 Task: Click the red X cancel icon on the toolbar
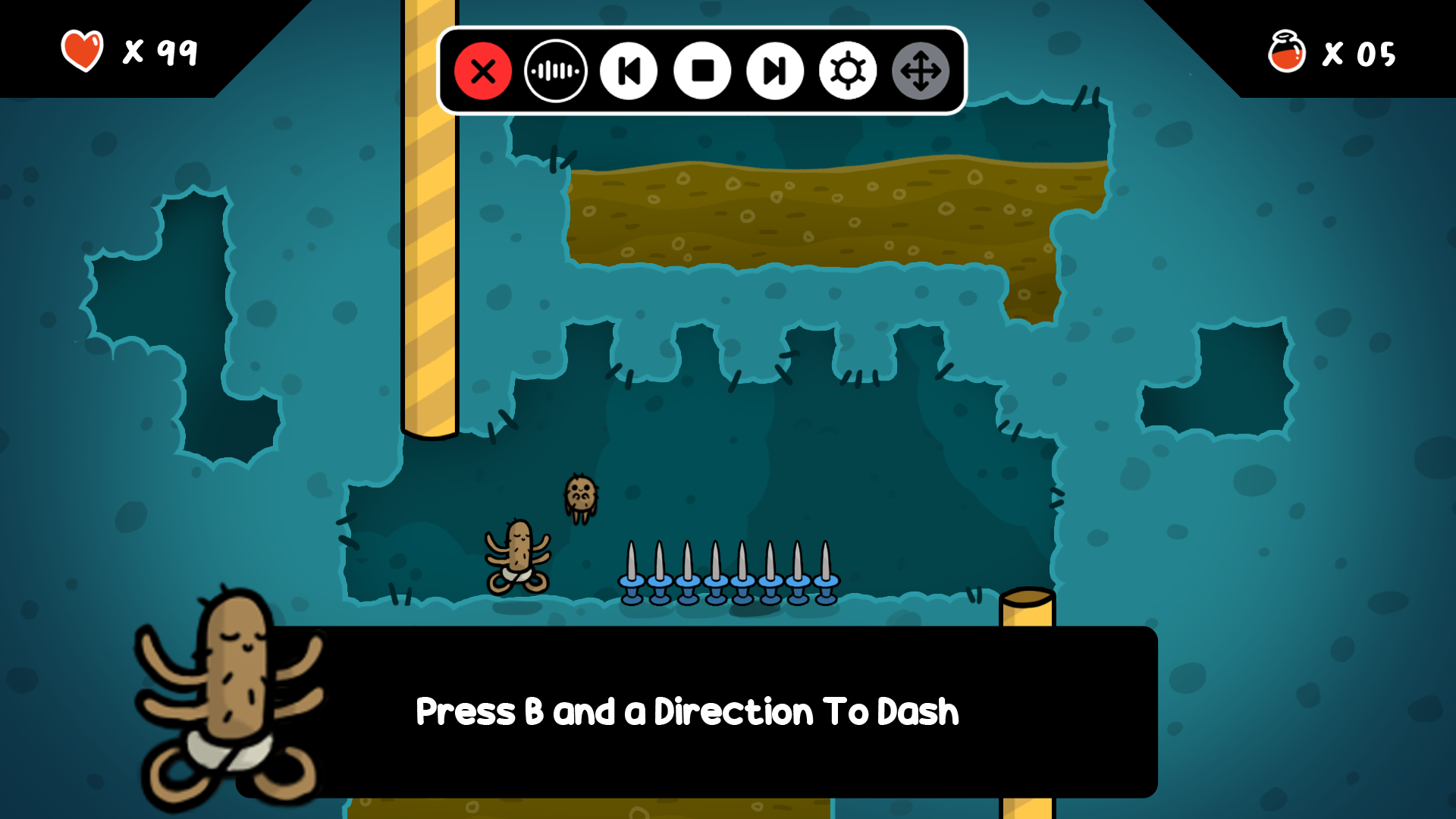click(x=484, y=71)
